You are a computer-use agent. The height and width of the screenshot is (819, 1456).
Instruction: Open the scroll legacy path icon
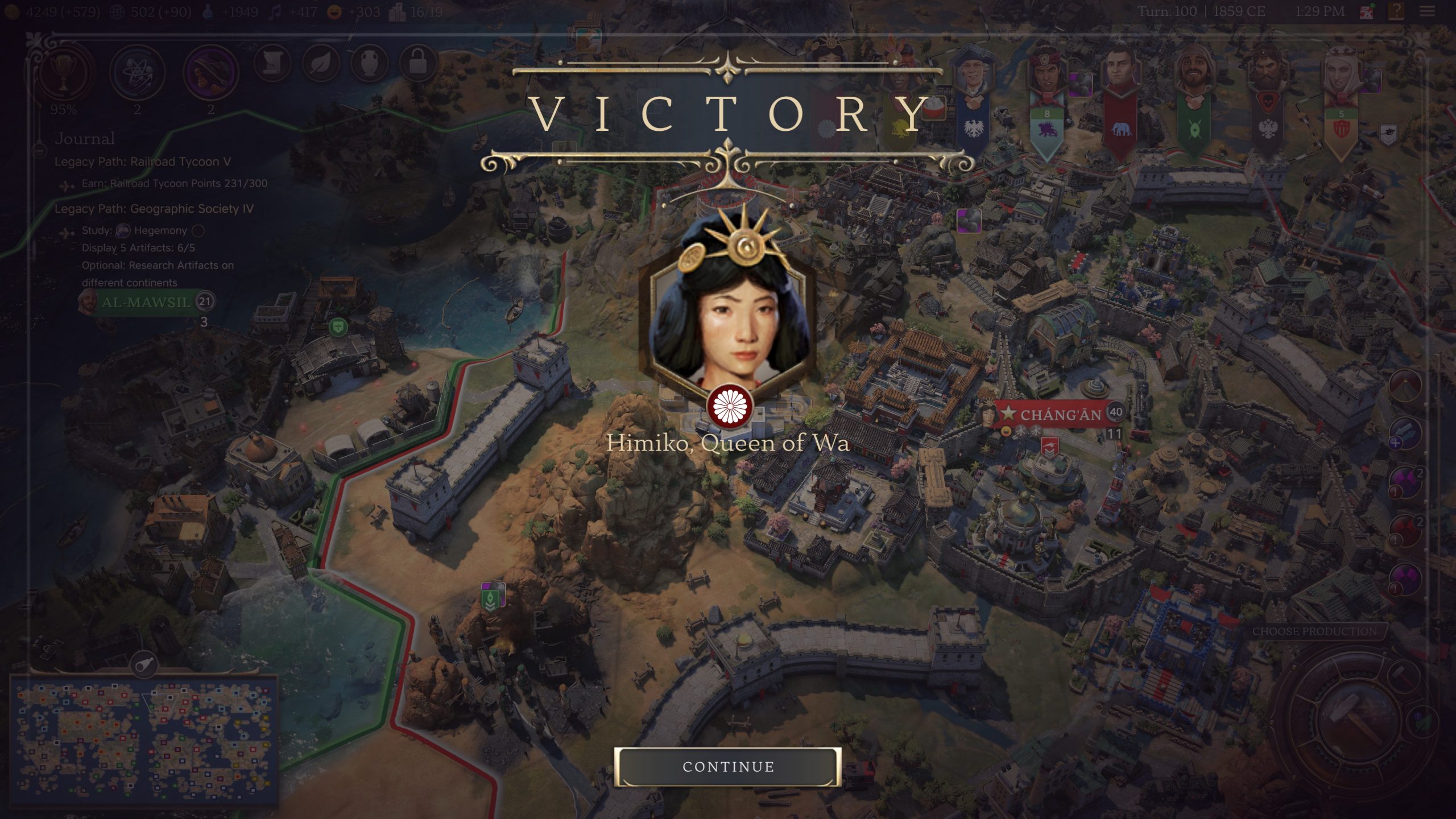pyautogui.click(x=272, y=61)
